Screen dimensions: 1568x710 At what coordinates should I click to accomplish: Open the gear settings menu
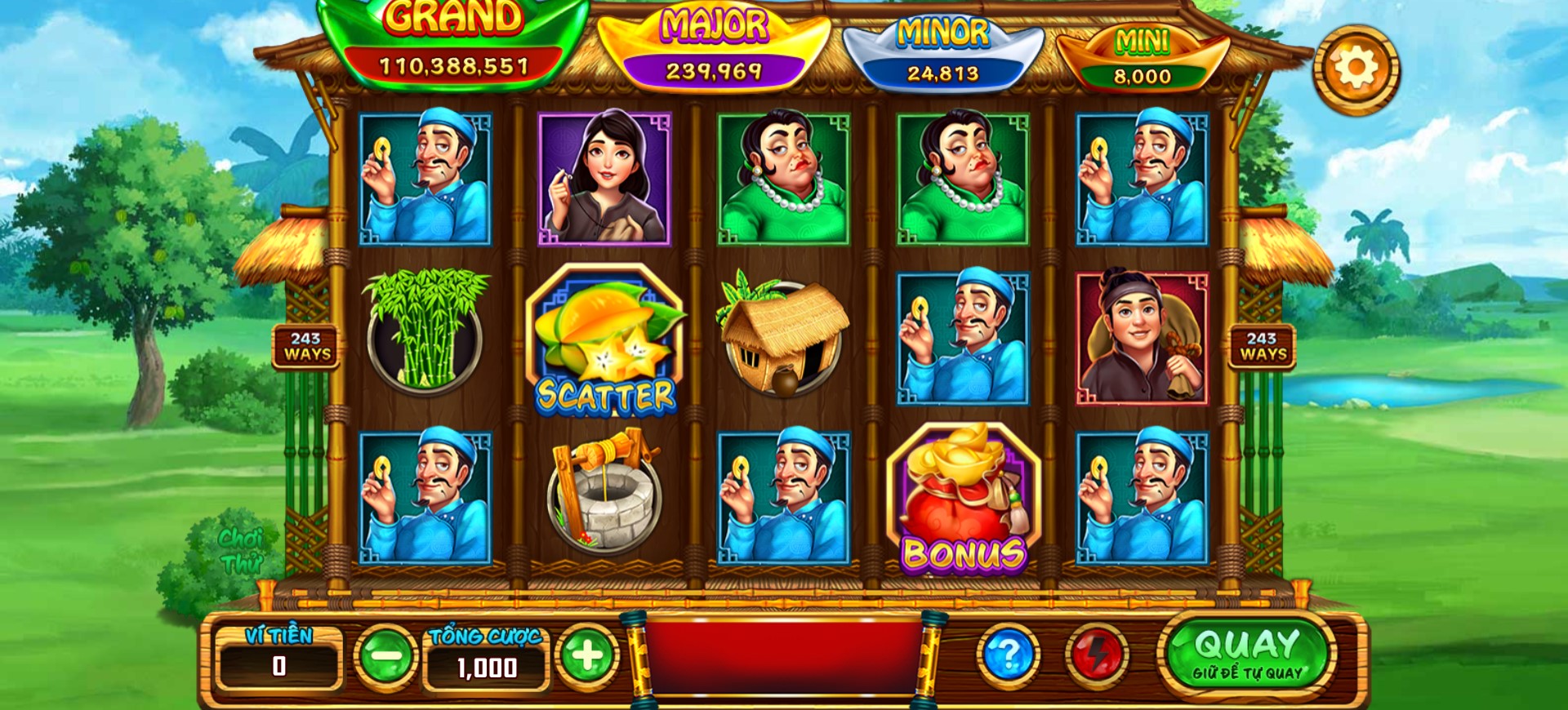click(x=1356, y=69)
